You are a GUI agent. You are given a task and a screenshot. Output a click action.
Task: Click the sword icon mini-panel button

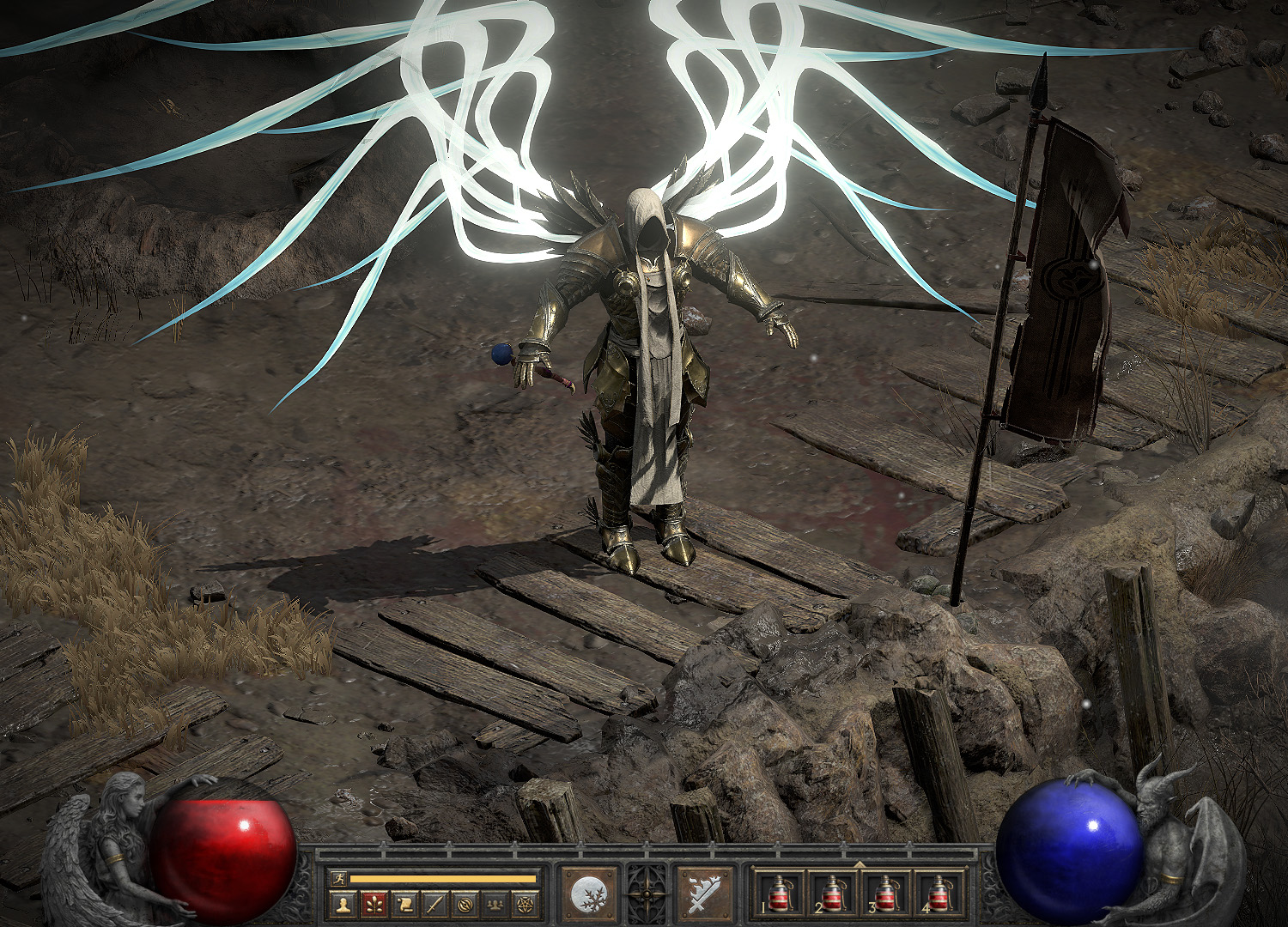(435, 904)
